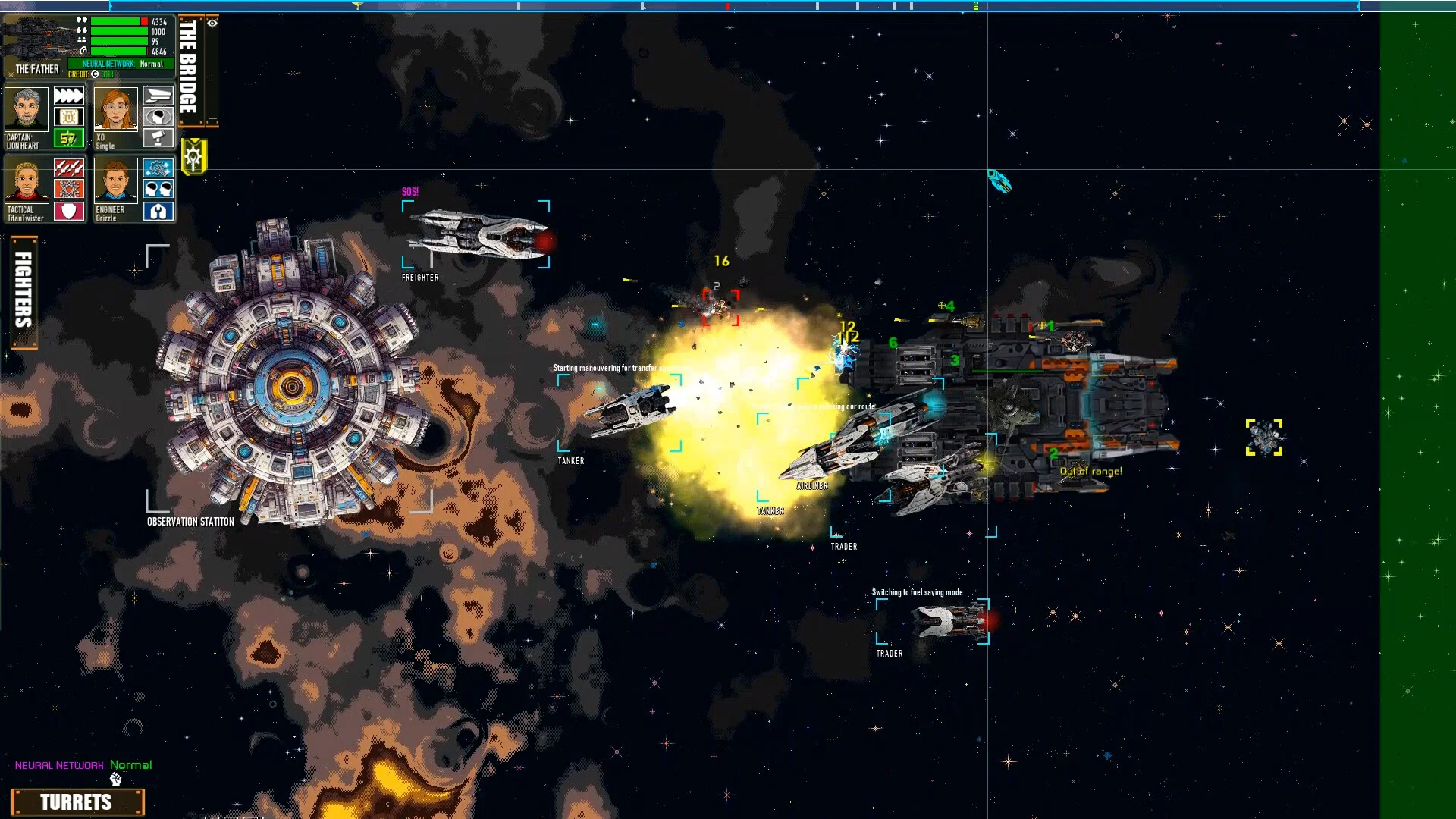Activate the engineer's gear repair ability
1456x819 pixels.
click(158, 168)
